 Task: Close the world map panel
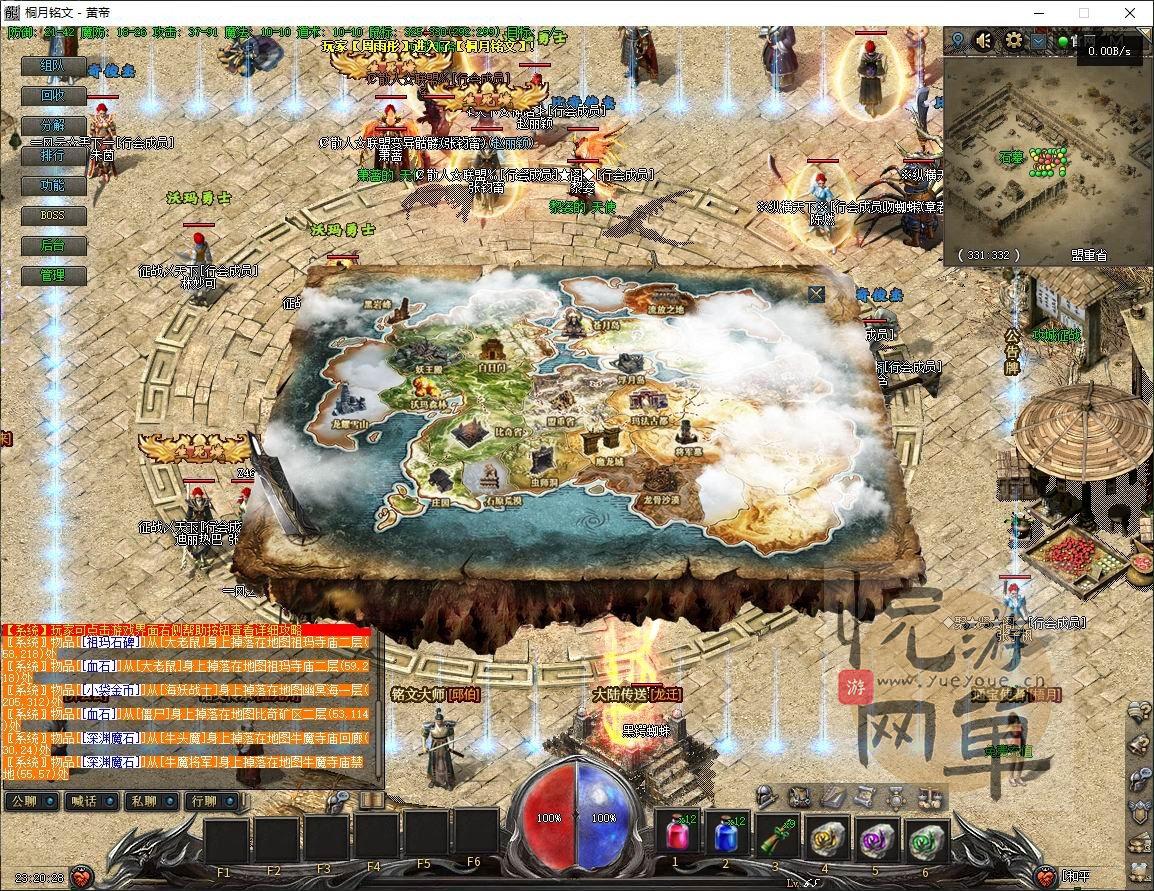pyautogui.click(x=817, y=293)
